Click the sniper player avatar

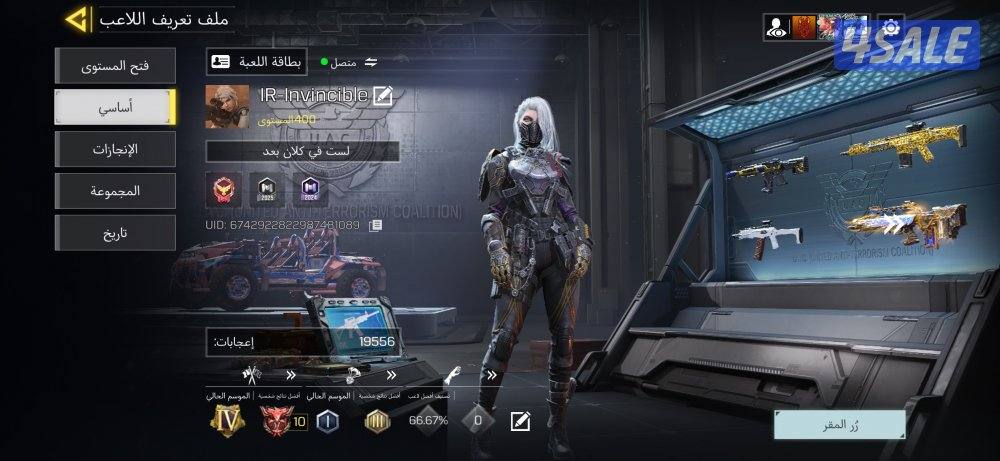[x=227, y=106]
